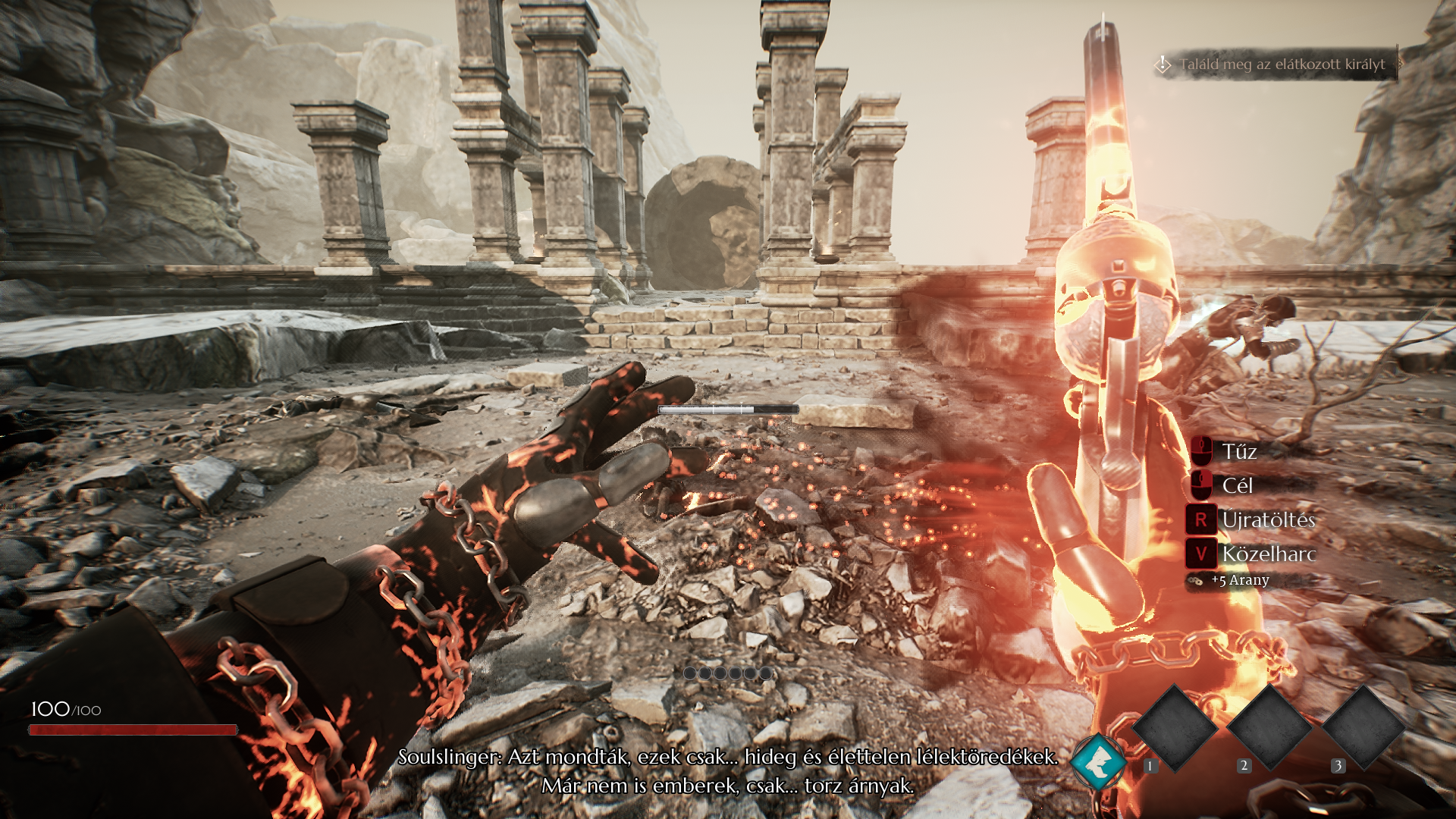Open the cursed king quest objective
This screenshot has height=819, width=1456.
[x=1281, y=64]
